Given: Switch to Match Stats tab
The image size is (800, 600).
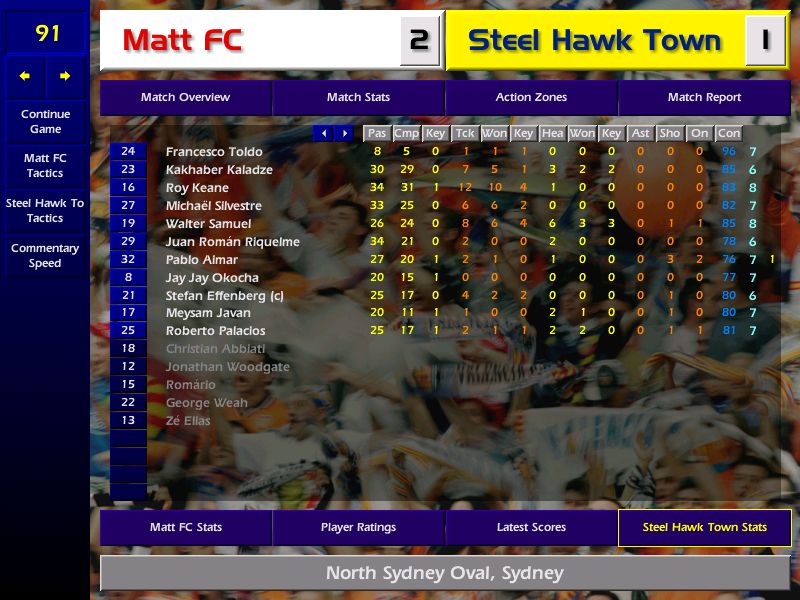Looking at the screenshot, I should 358,98.
